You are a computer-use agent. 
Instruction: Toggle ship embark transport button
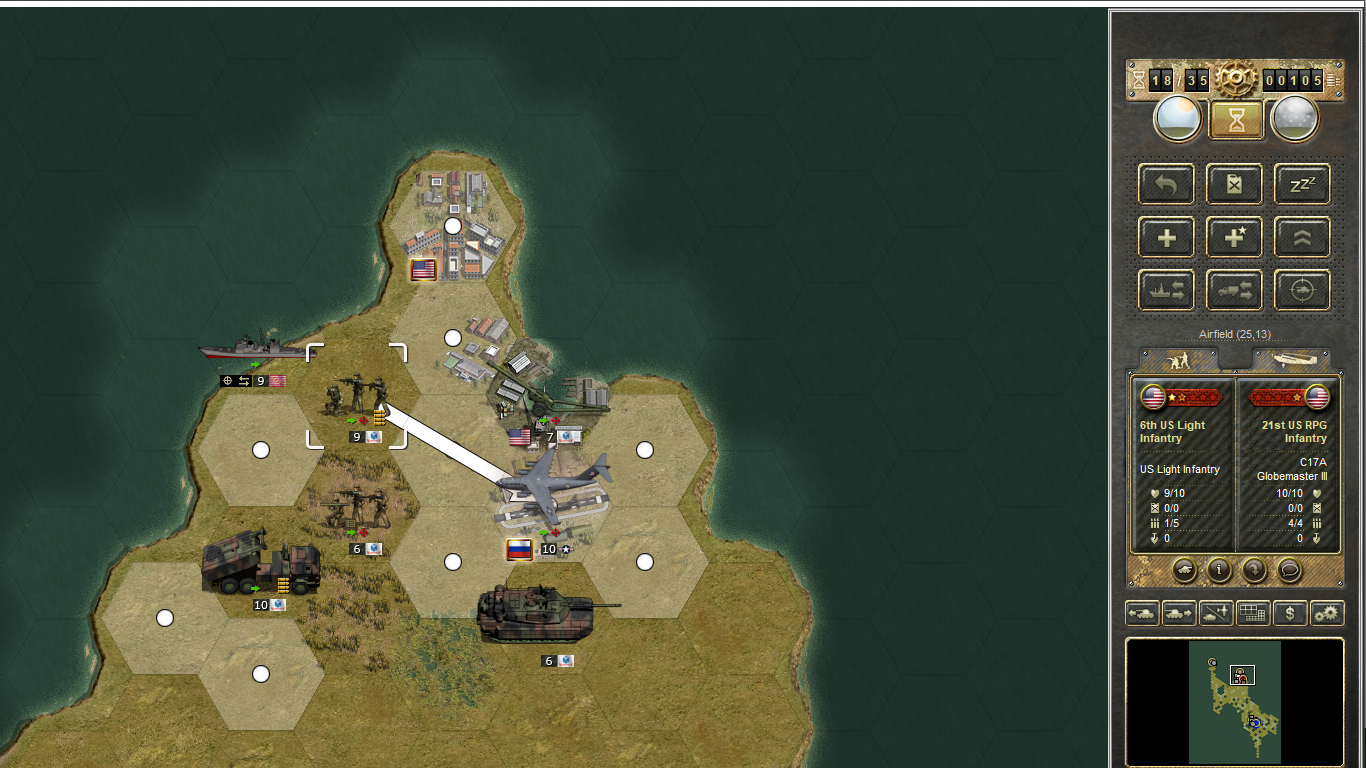1166,290
